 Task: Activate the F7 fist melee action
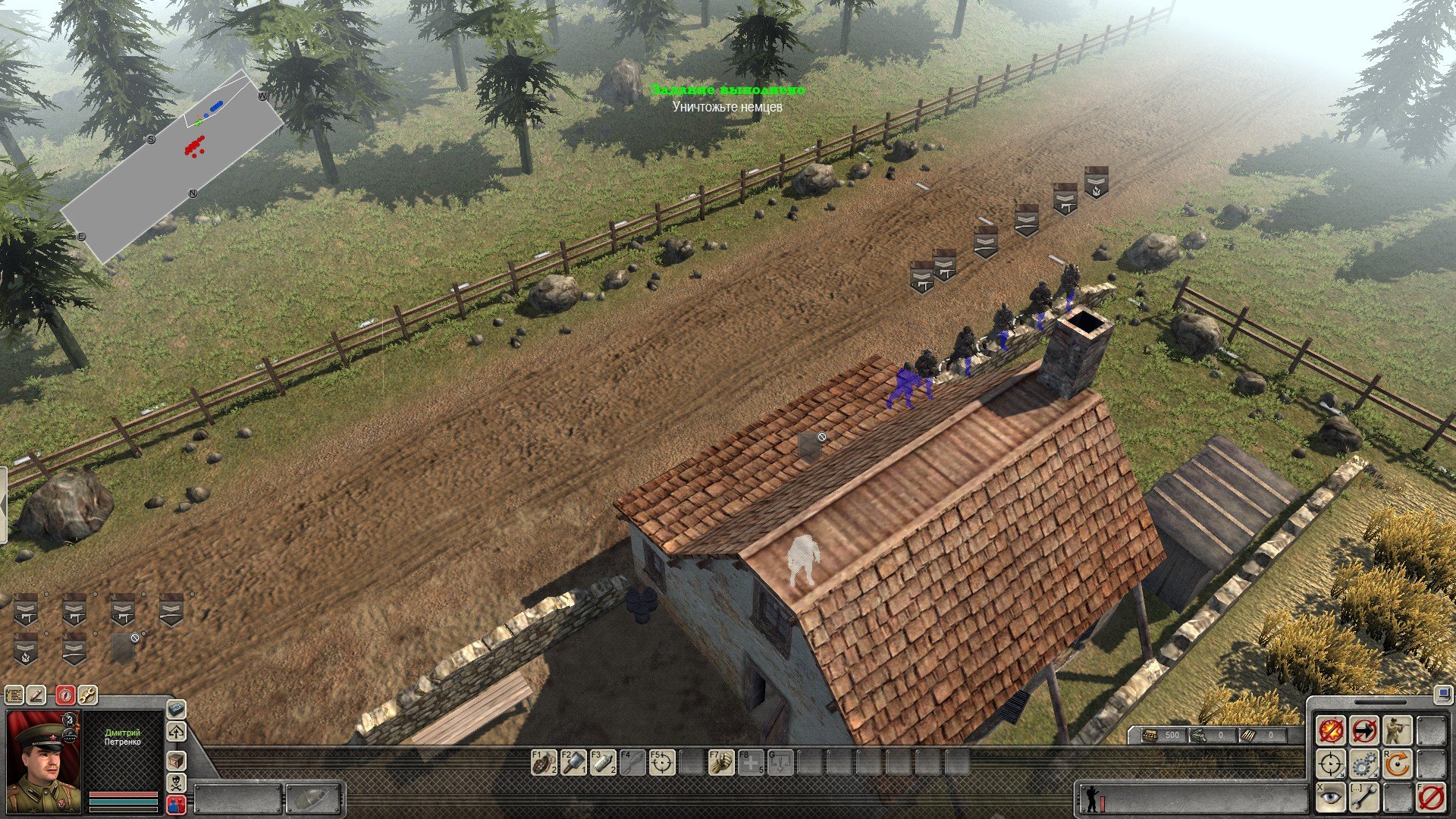click(721, 763)
